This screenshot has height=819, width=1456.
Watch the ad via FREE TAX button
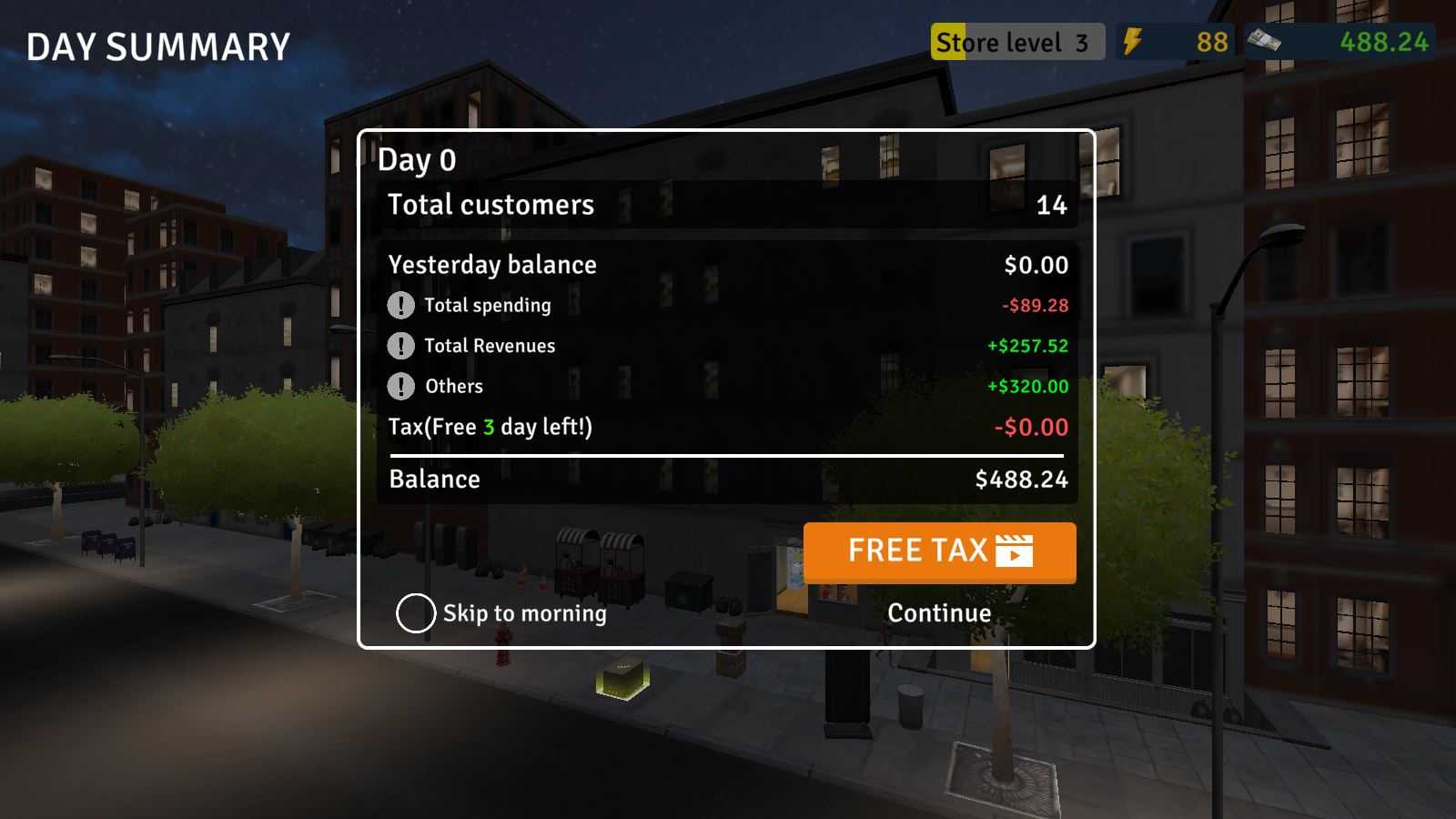pyautogui.click(x=939, y=551)
